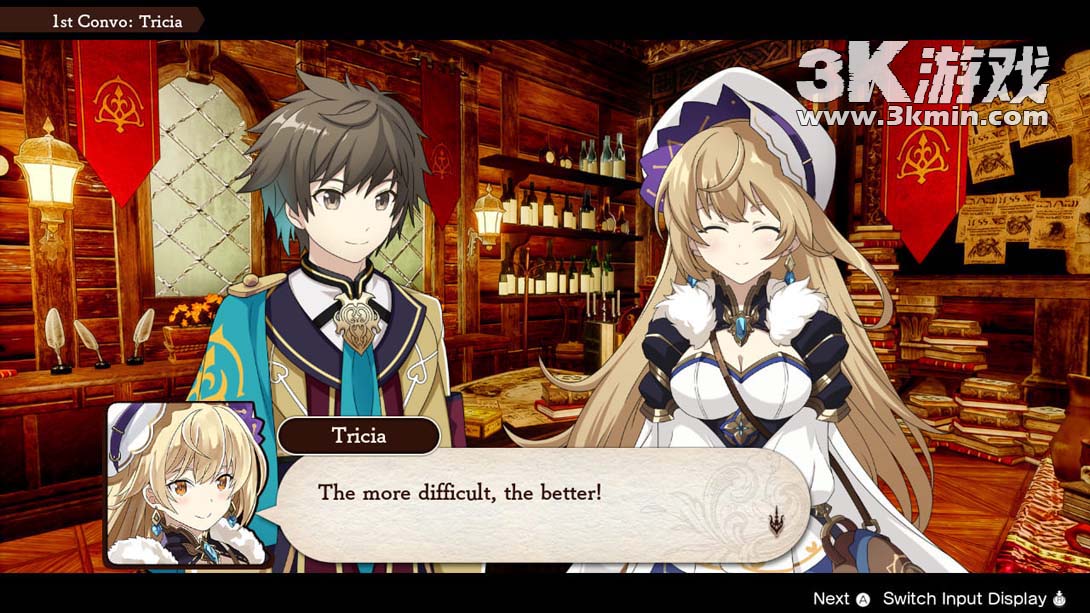Click the dialogue advance arrow indicator

pyautogui.click(x=775, y=522)
